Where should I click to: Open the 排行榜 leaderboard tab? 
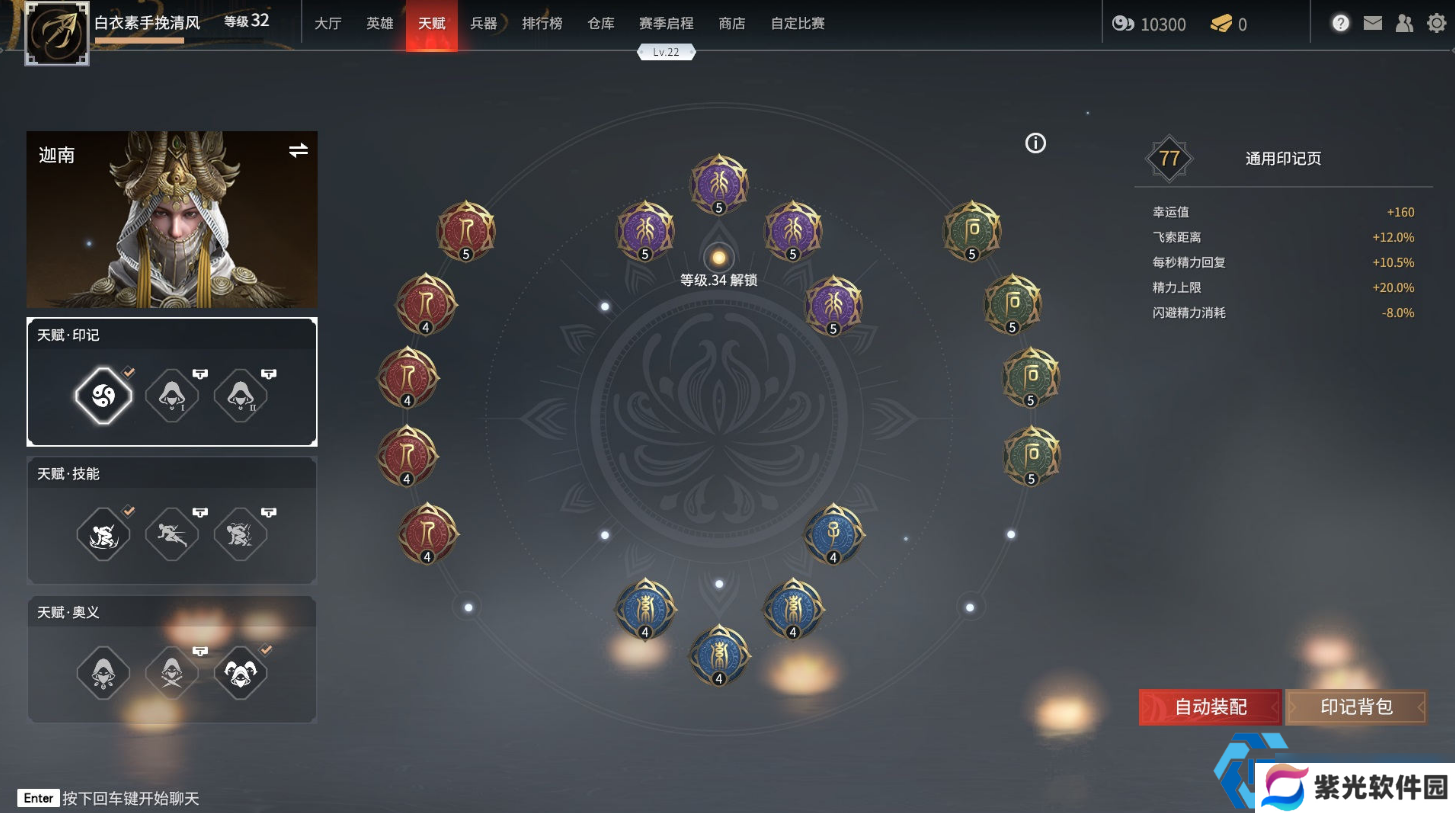542,23
